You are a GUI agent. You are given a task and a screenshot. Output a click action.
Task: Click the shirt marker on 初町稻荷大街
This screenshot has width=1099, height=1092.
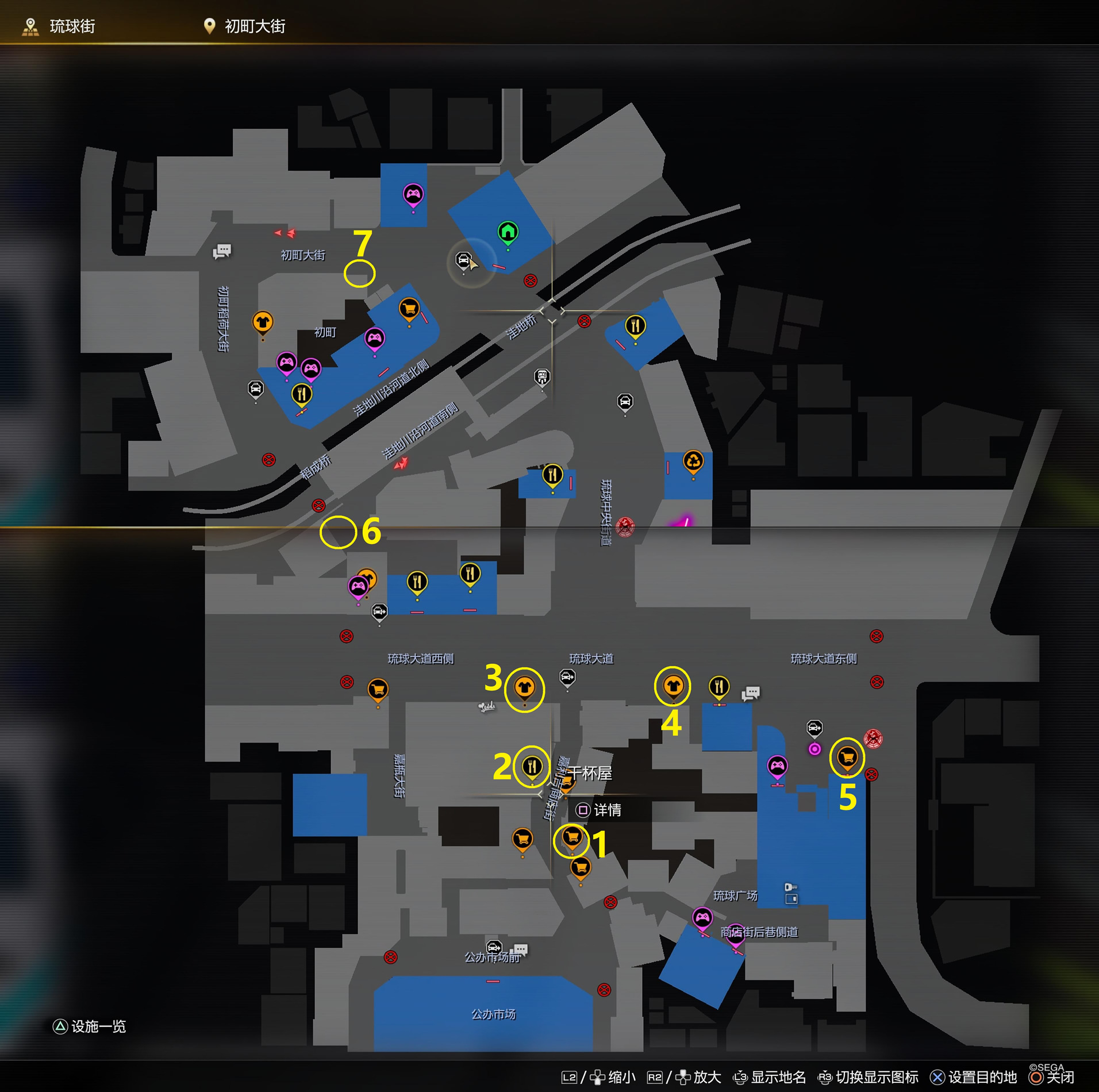[x=263, y=322]
